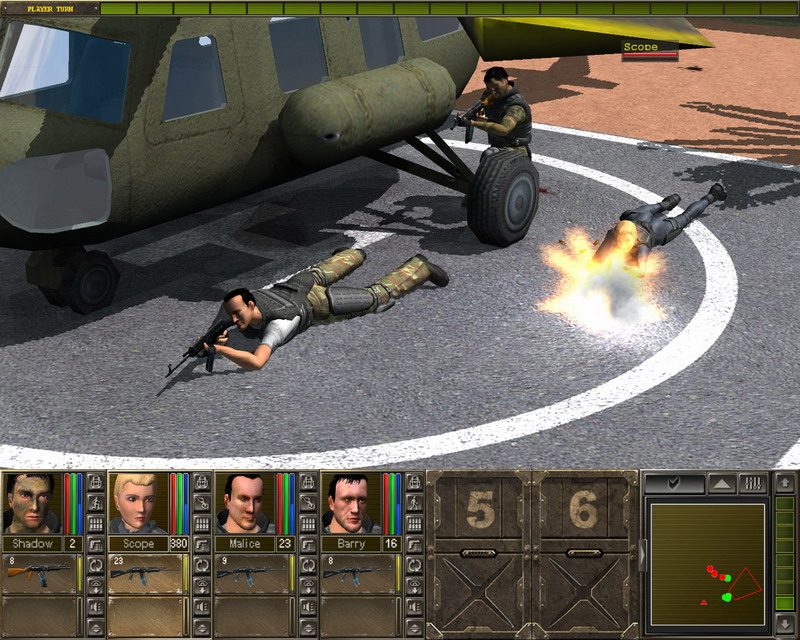The height and width of the screenshot is (640, 800).
Task: Click Malice's reload cycle arrows button
Action: 308,566
